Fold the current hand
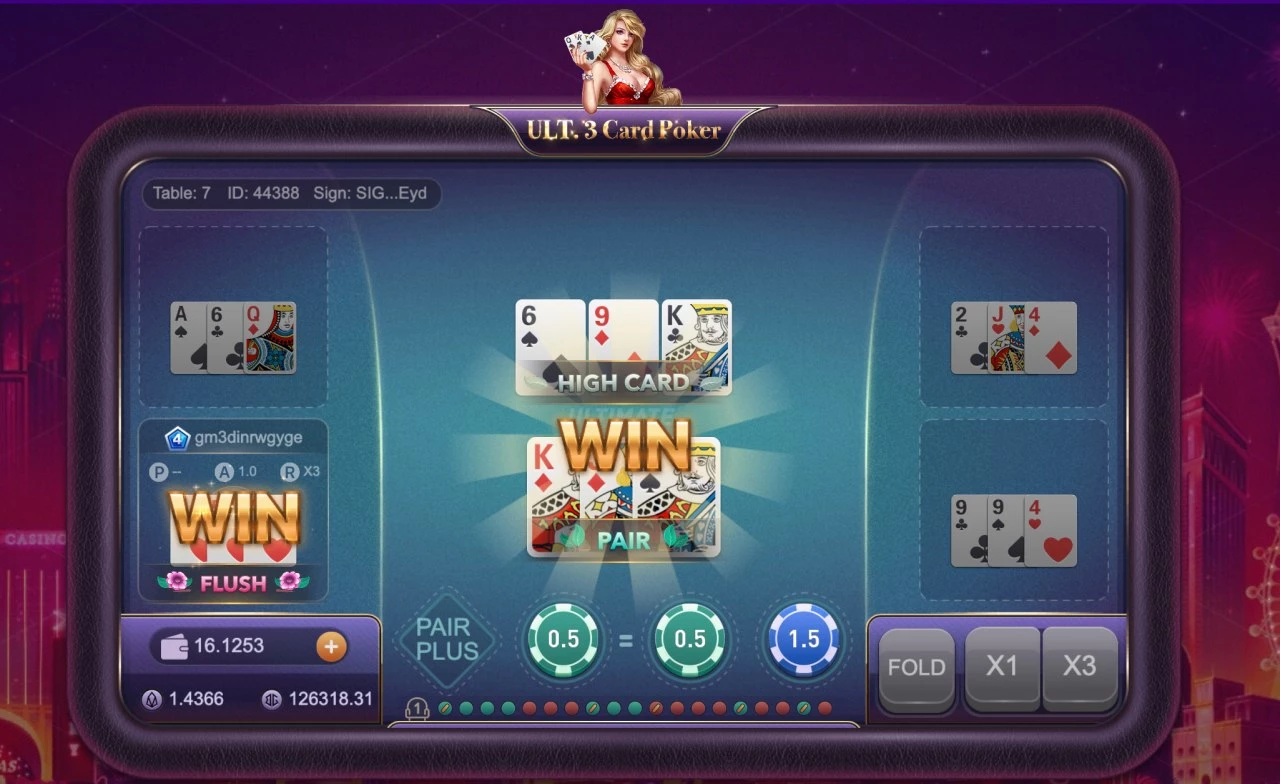Viewport: 1280px width, 784px height. tap(916, 668)
